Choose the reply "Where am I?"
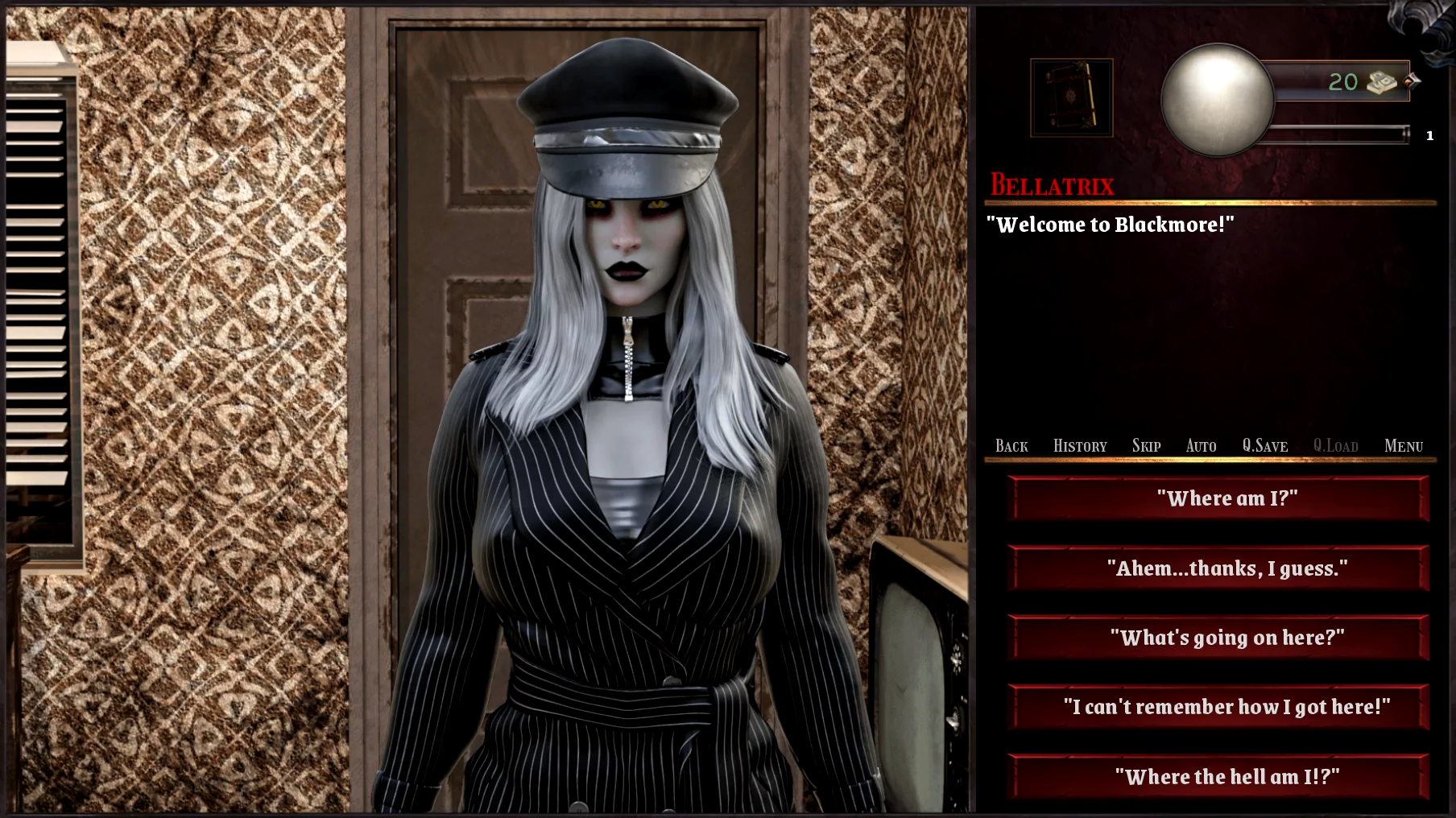 tap(1218, 498)
